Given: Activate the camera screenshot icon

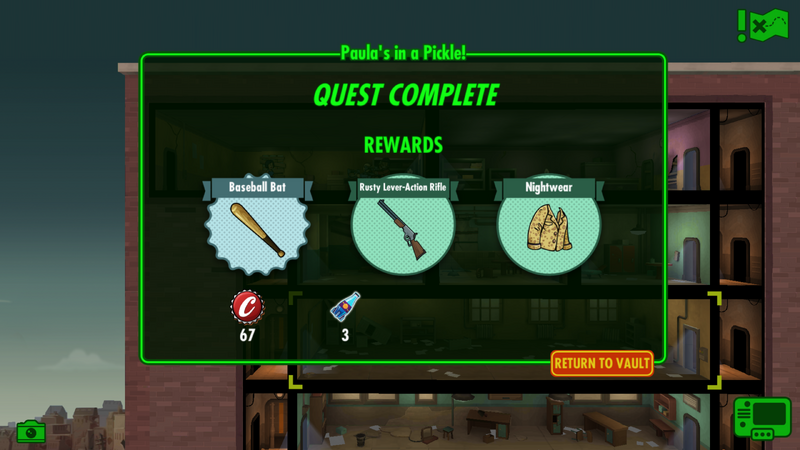Looking at the screenshot, I should [31, 432].
